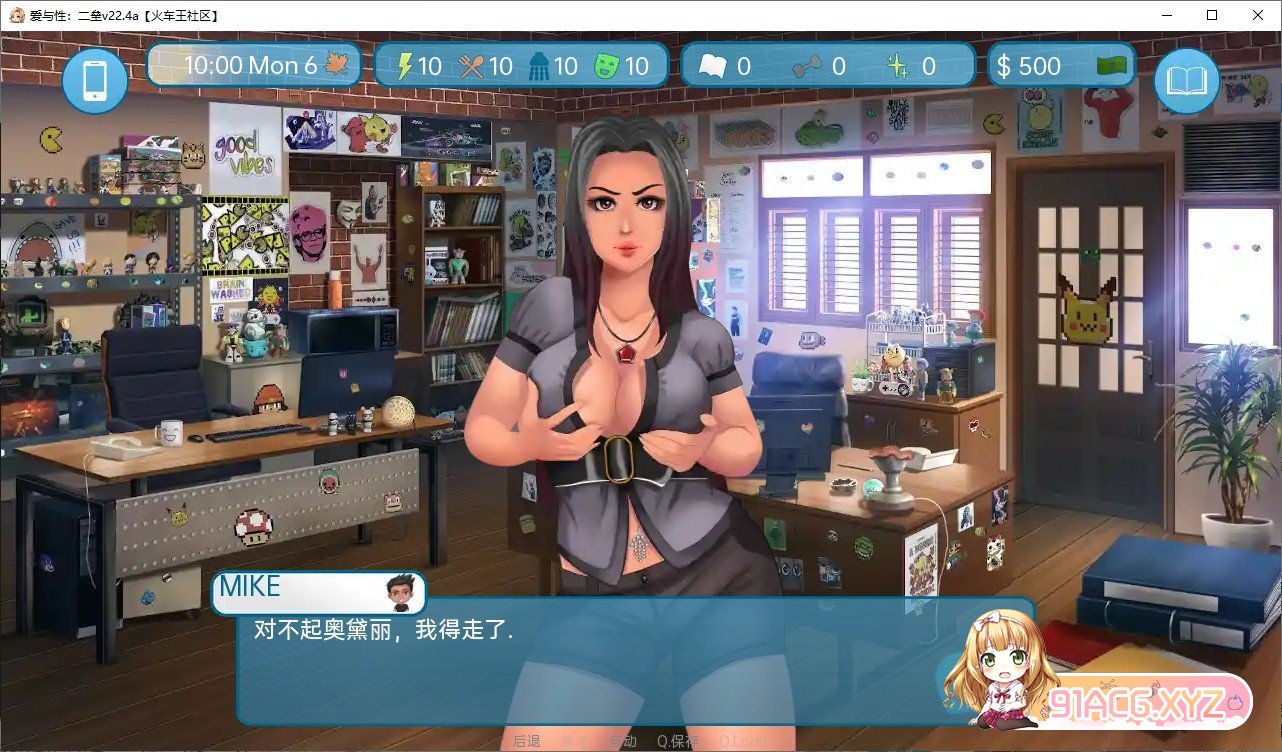Image resolution: width=1282 pixels, height=752 pixels.
Task: Close the game window
Action: 1258,15
